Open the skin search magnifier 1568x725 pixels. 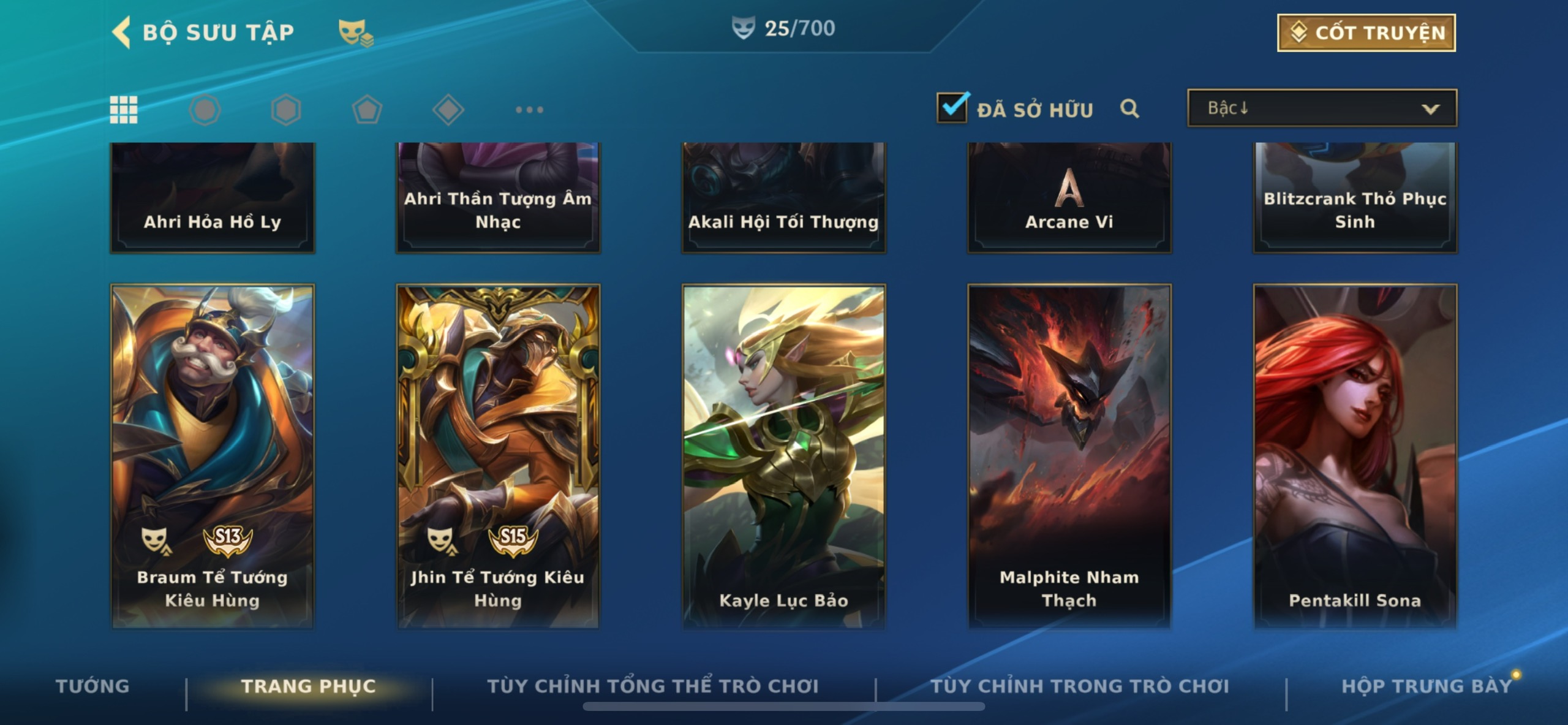coord(1129,108)
